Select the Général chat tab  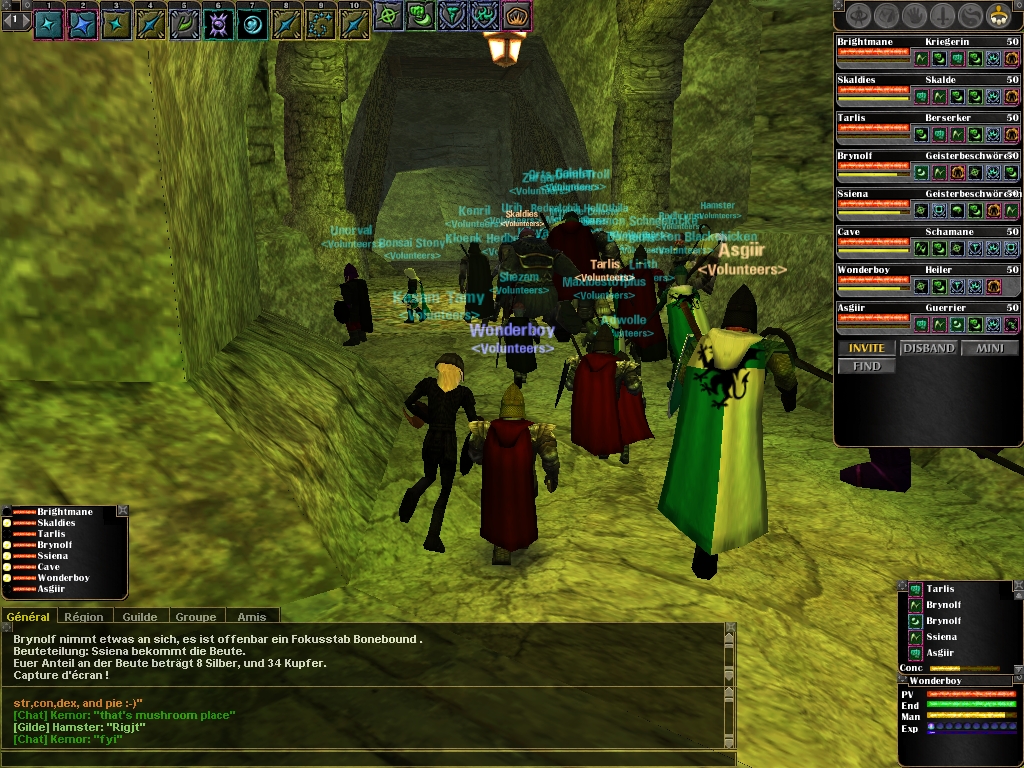28,617
